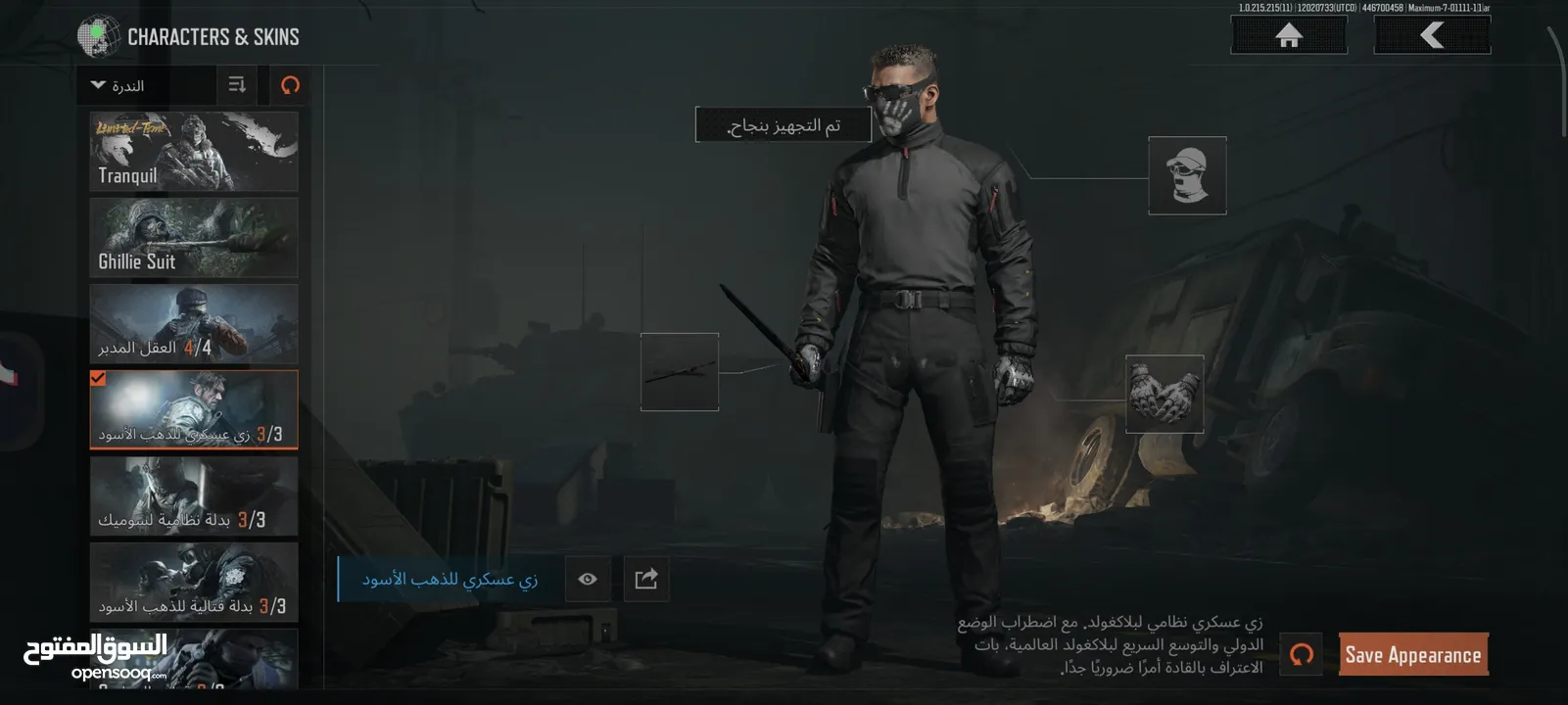Click the Home icon in top bar
The height and width of the screenshot is (705, 1568).
[1288, 35]
